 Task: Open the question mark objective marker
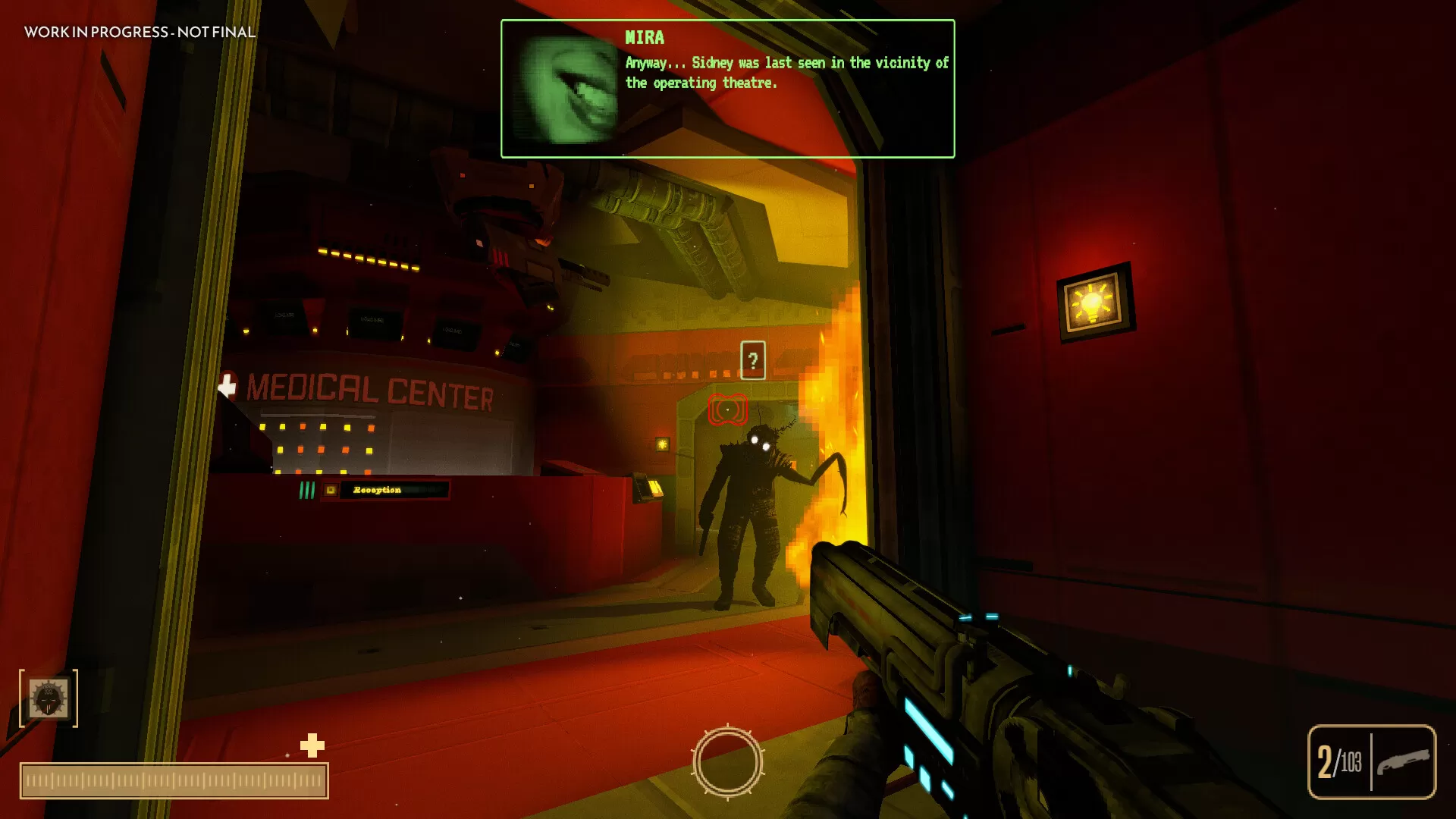tap(752, 359)
